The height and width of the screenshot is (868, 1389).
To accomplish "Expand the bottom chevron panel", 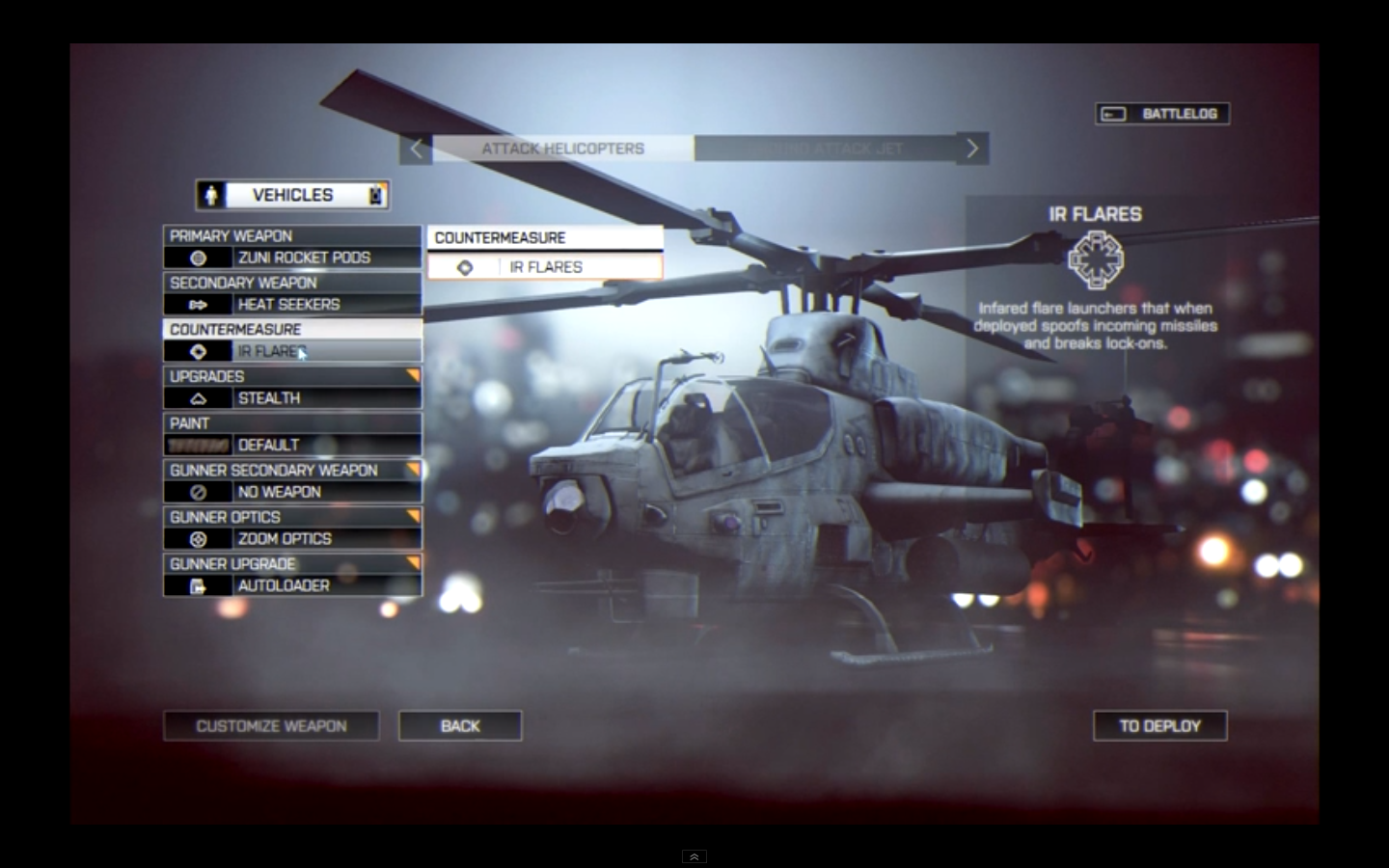I will coord(694,856).
